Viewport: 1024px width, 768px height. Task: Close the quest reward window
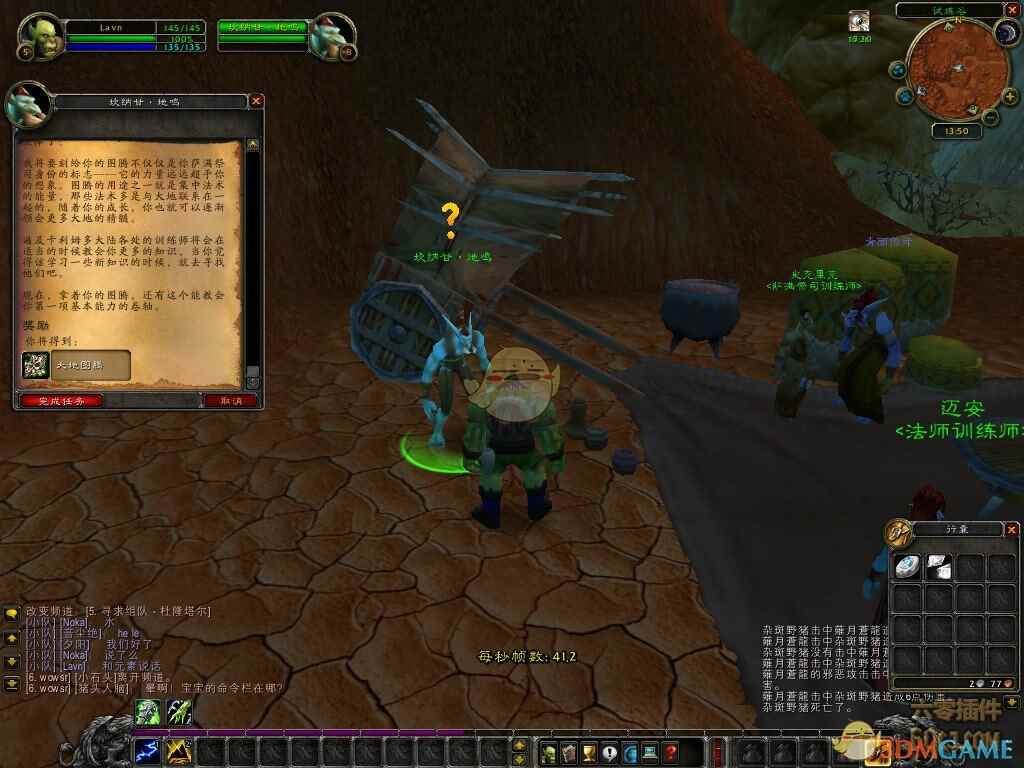point(256,101)
